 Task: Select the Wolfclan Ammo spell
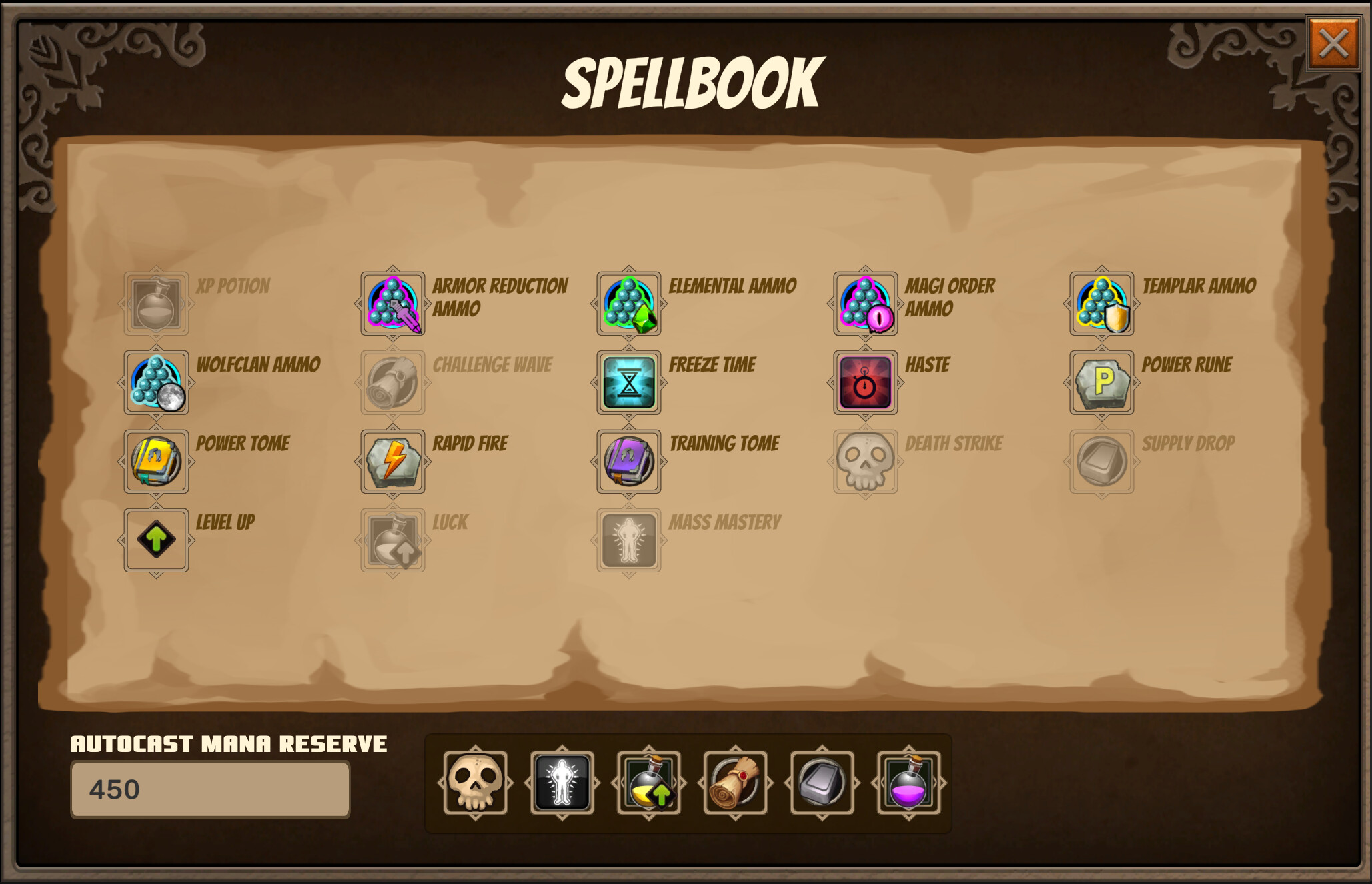[x=156, y=383]
